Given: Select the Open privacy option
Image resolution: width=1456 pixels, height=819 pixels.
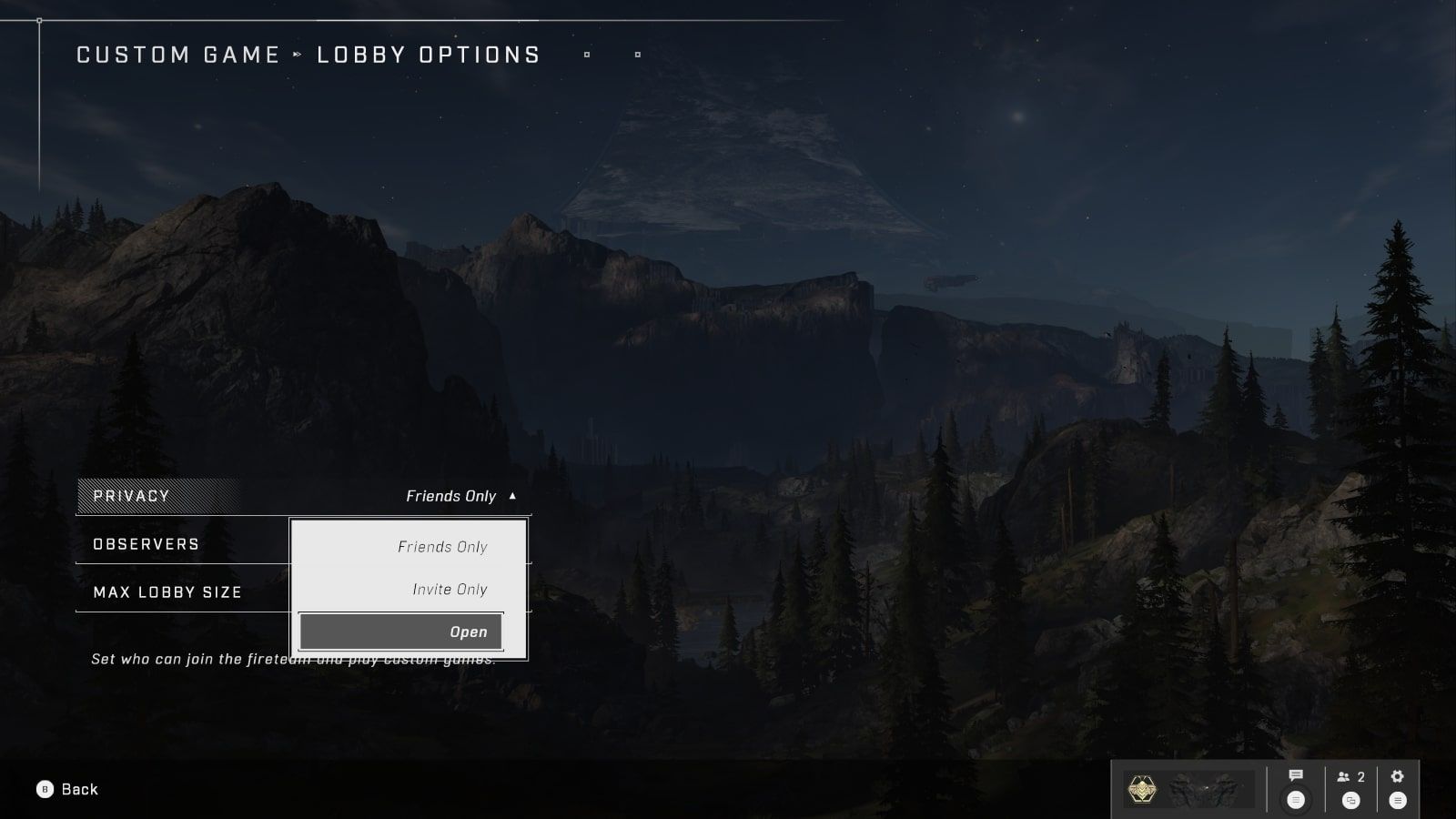Looking at the screenshot, I should (x=400, y=632).
